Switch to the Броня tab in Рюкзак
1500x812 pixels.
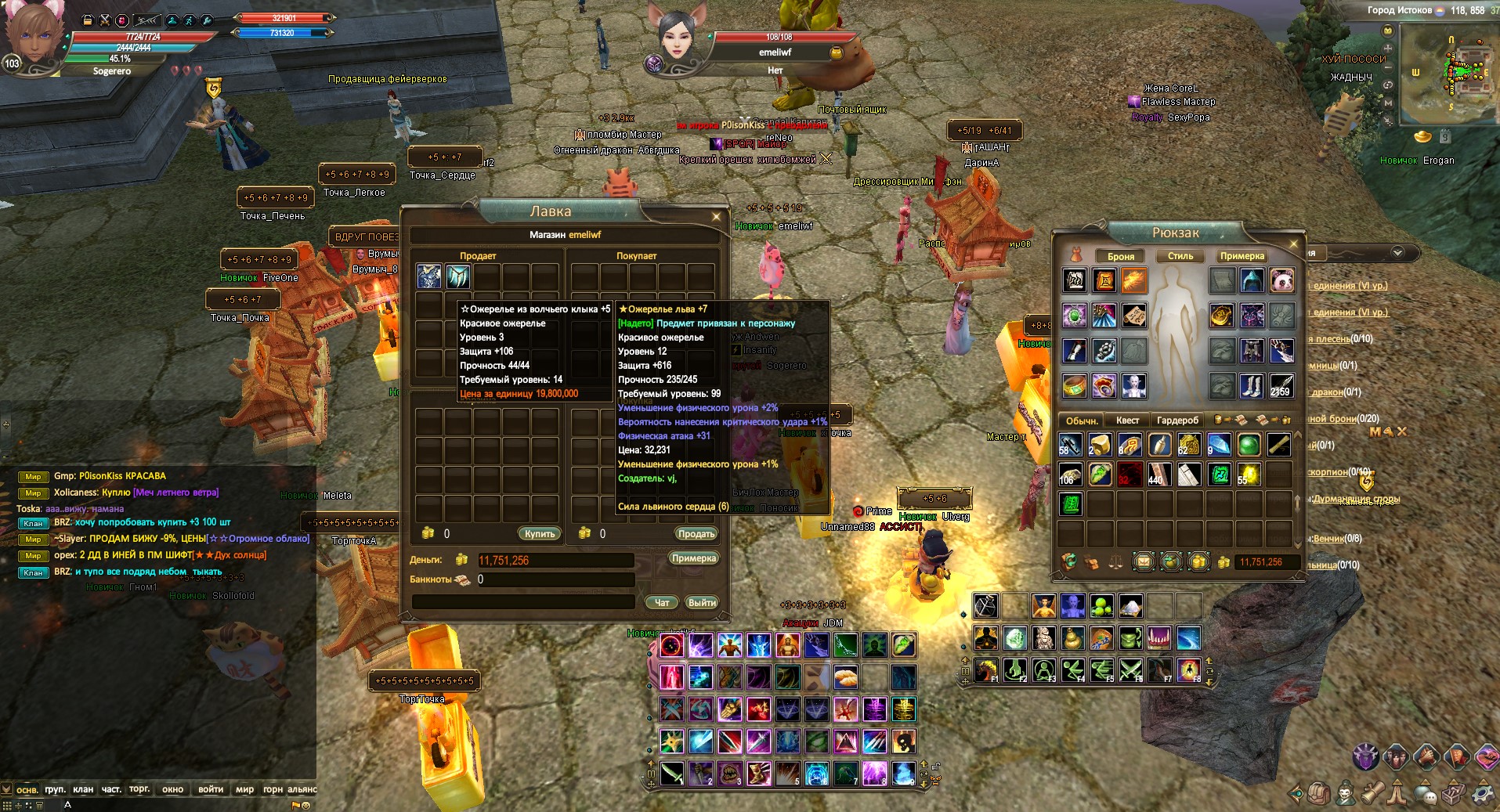[1120, 256]
